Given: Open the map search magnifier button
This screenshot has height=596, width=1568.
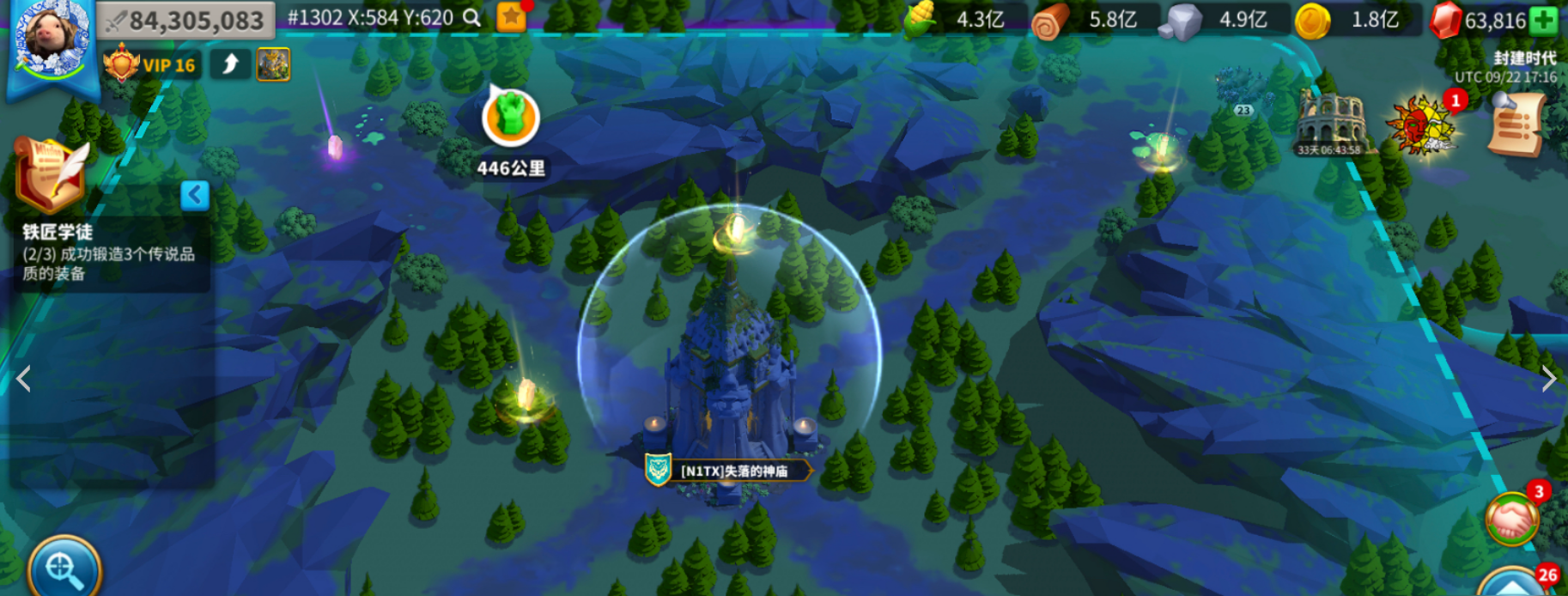Looking at the screenshot, I should (64, 567).
